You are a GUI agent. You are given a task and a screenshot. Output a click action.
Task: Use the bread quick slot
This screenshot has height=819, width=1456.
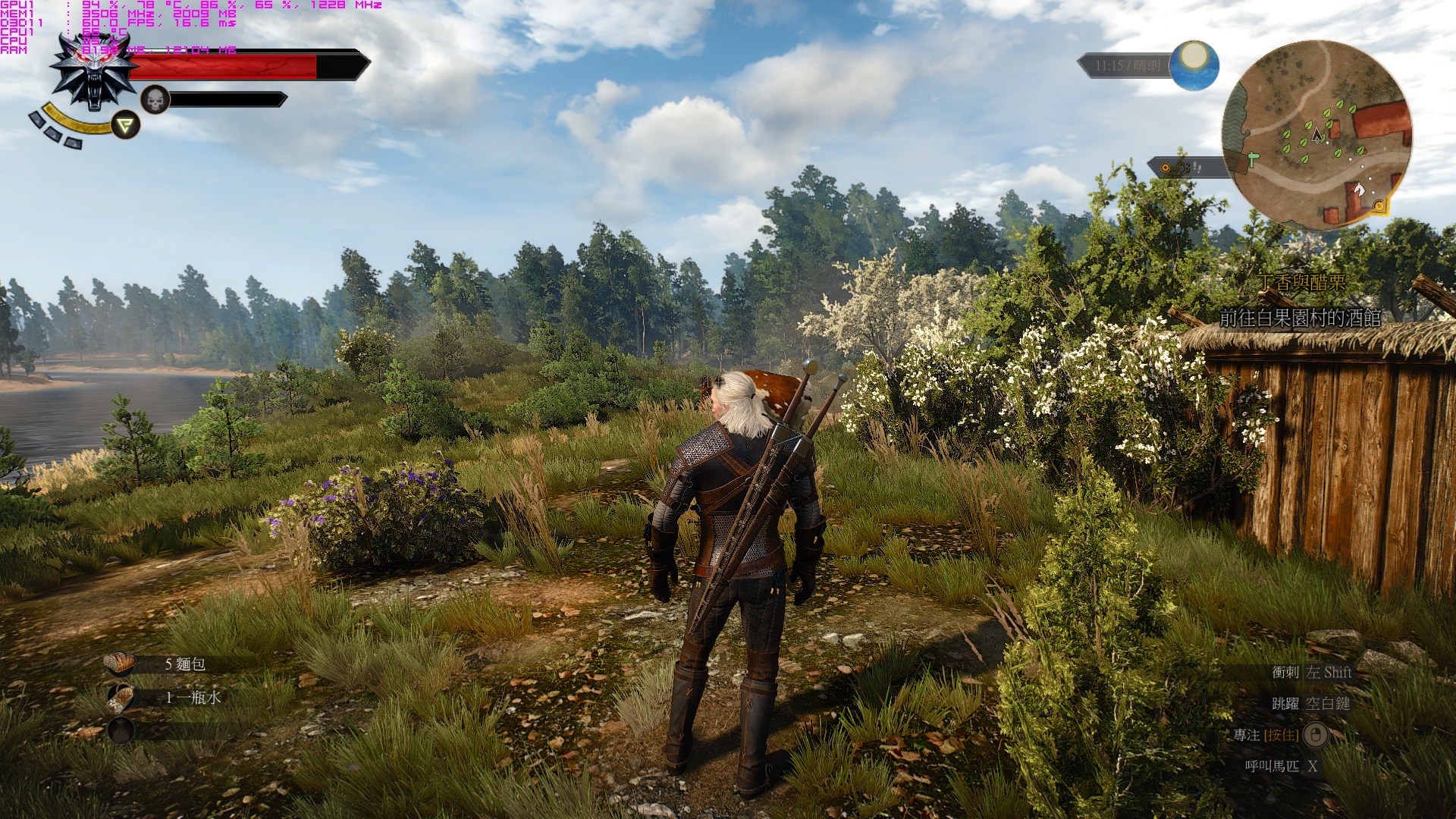click(121, 664)
